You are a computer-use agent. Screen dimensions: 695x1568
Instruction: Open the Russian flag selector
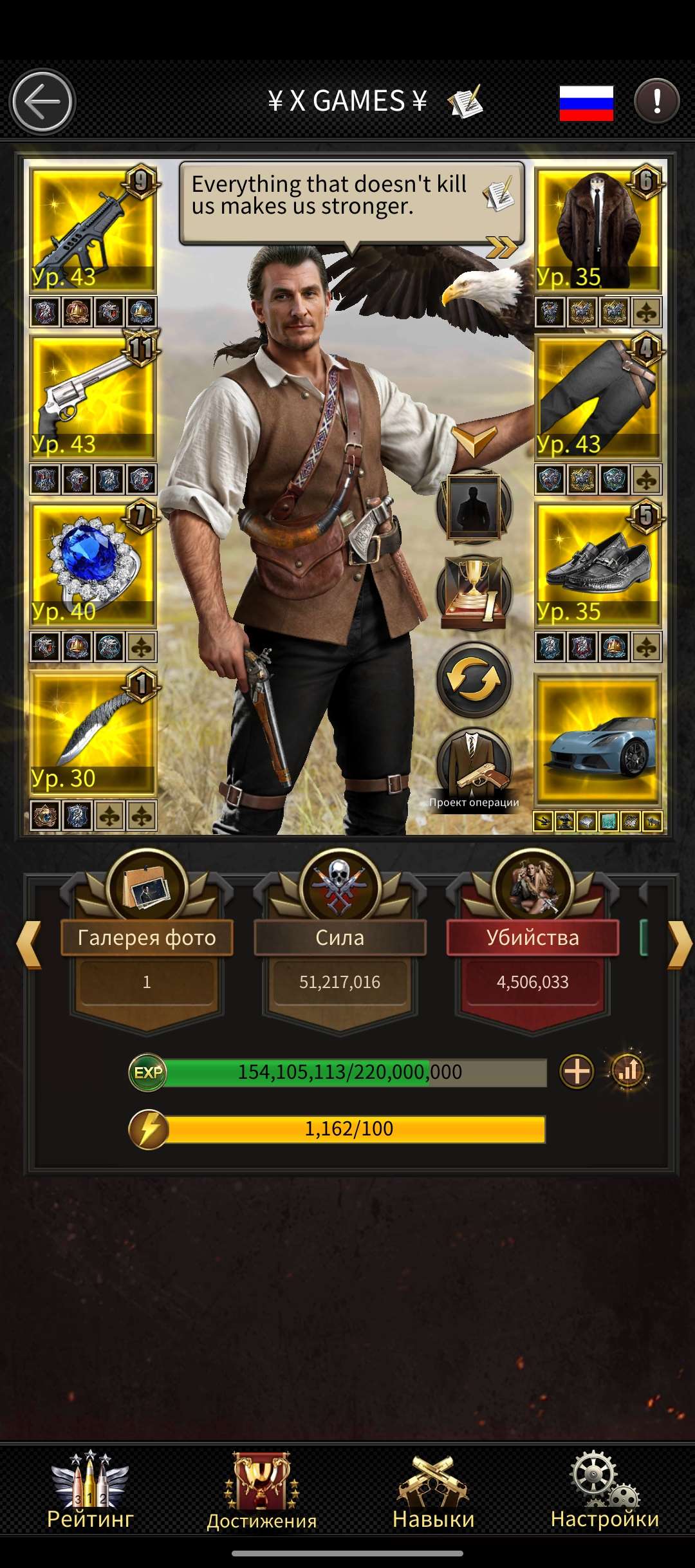(x=586, y=103)
